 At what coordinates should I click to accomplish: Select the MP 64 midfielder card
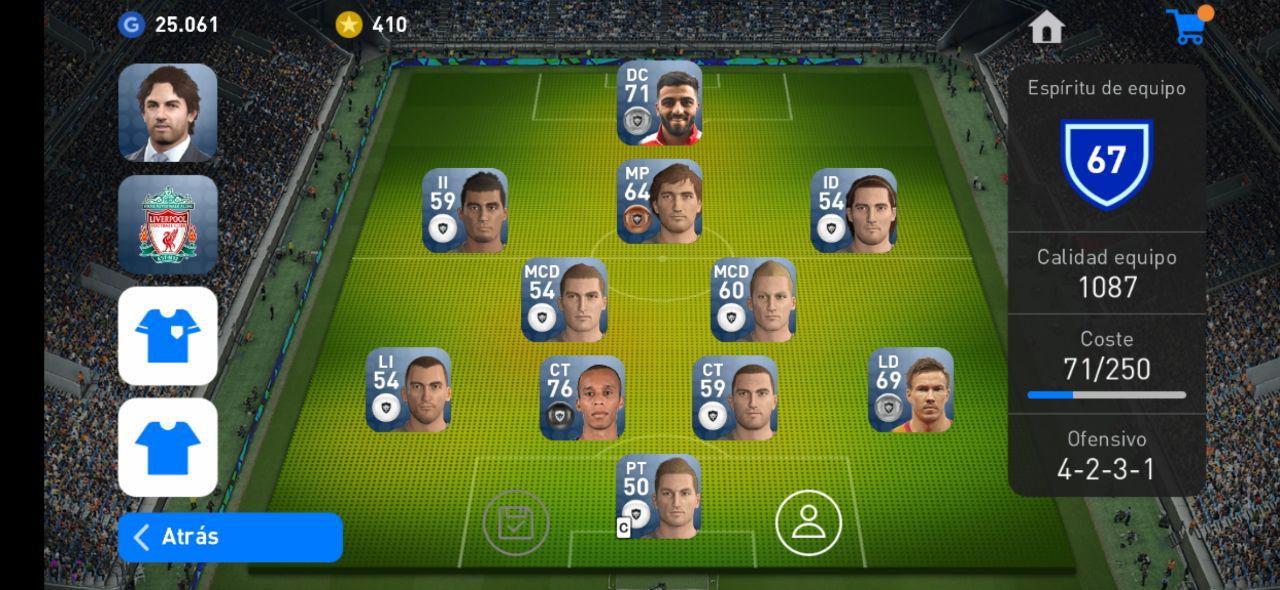point(659,201)
